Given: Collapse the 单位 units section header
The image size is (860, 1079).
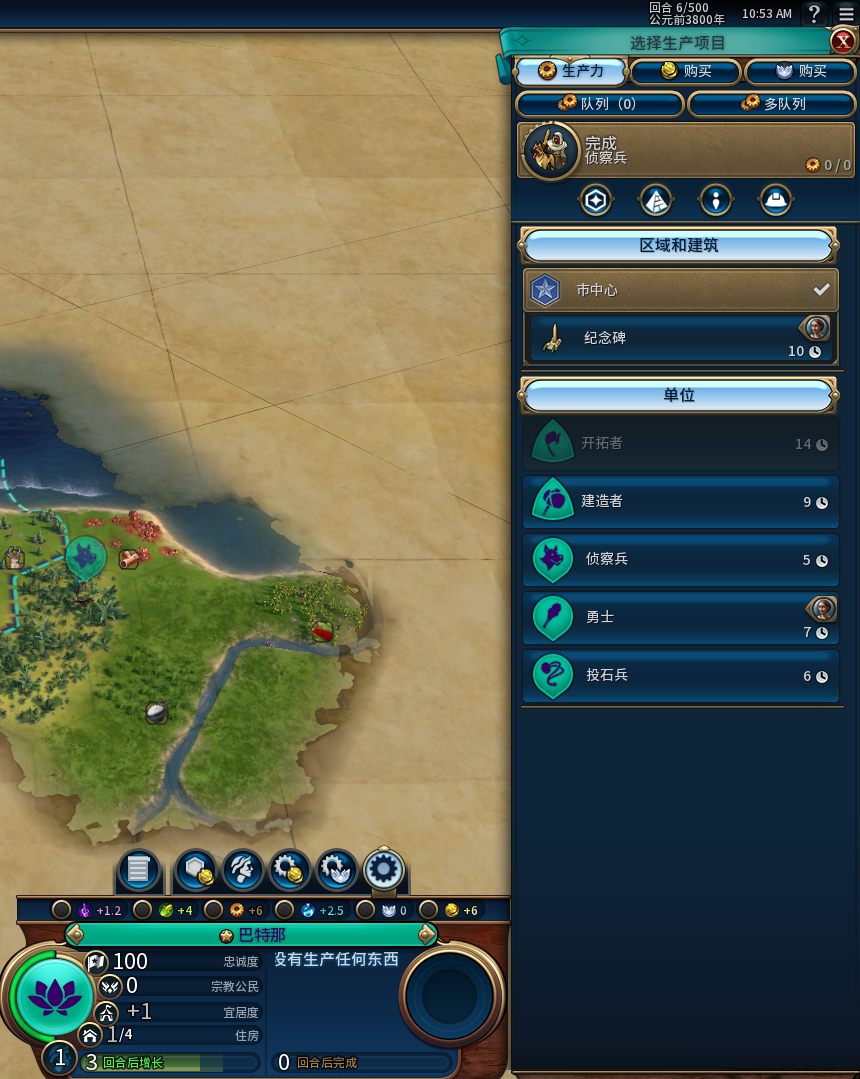Looking at the screenshot, I should pos(679,396).
